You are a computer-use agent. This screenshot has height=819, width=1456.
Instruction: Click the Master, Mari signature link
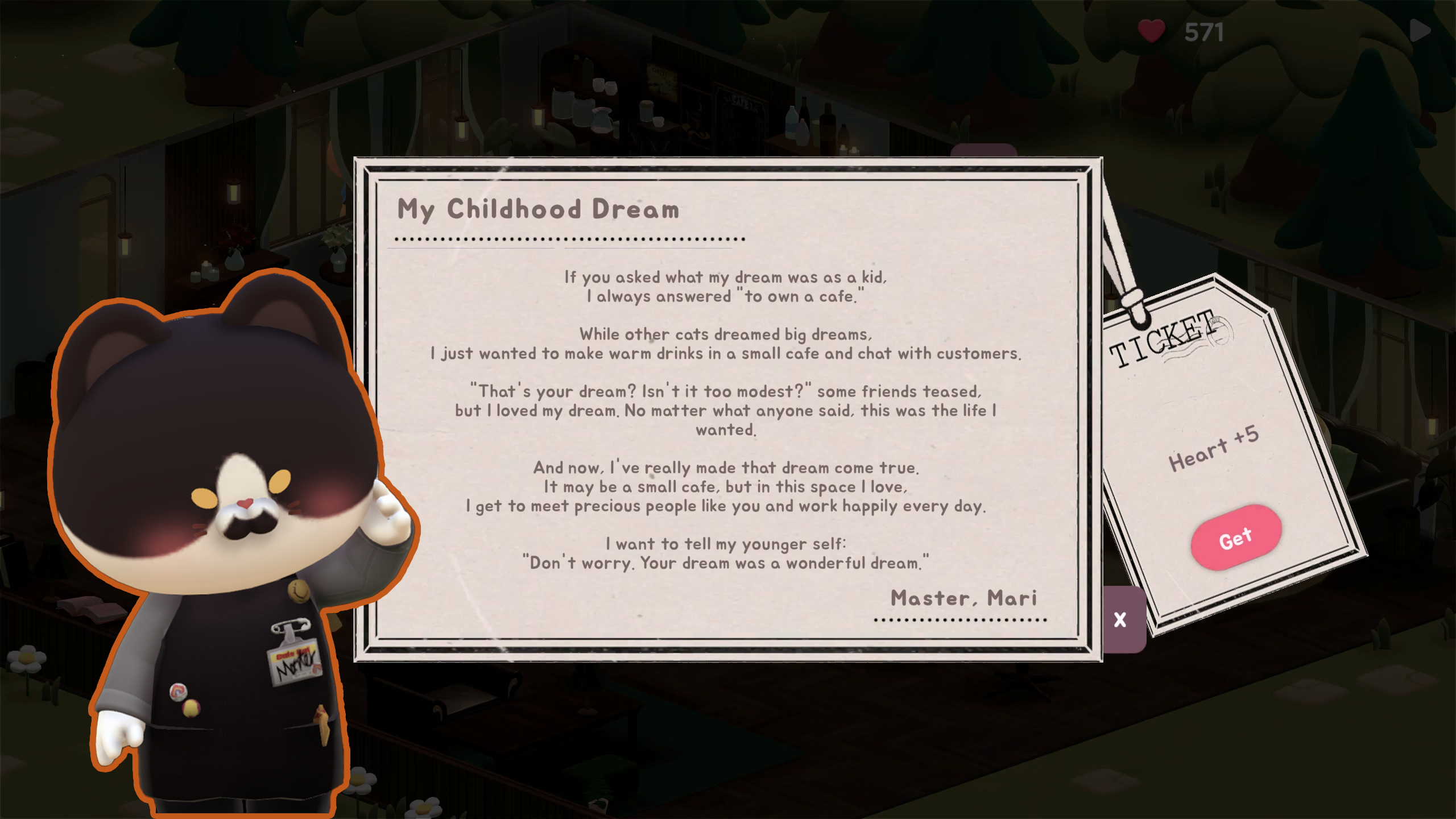964,598
